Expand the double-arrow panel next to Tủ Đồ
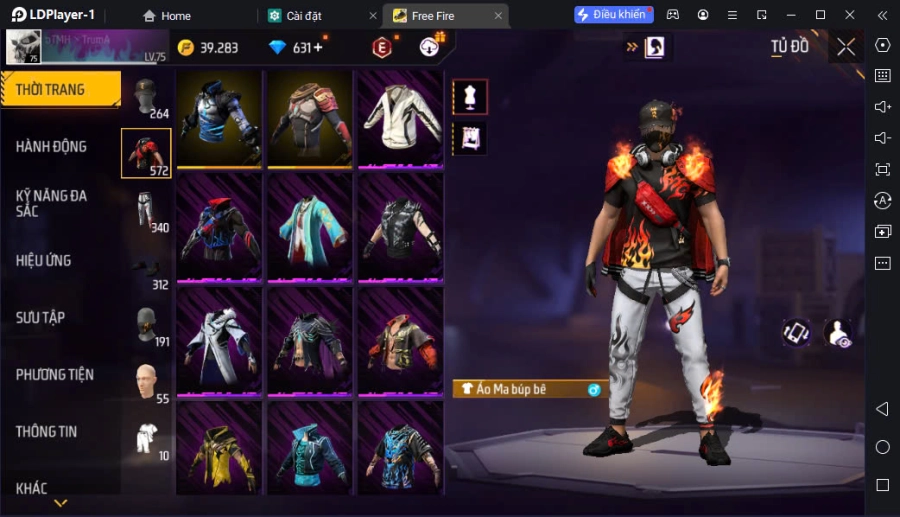 [632, 47]
